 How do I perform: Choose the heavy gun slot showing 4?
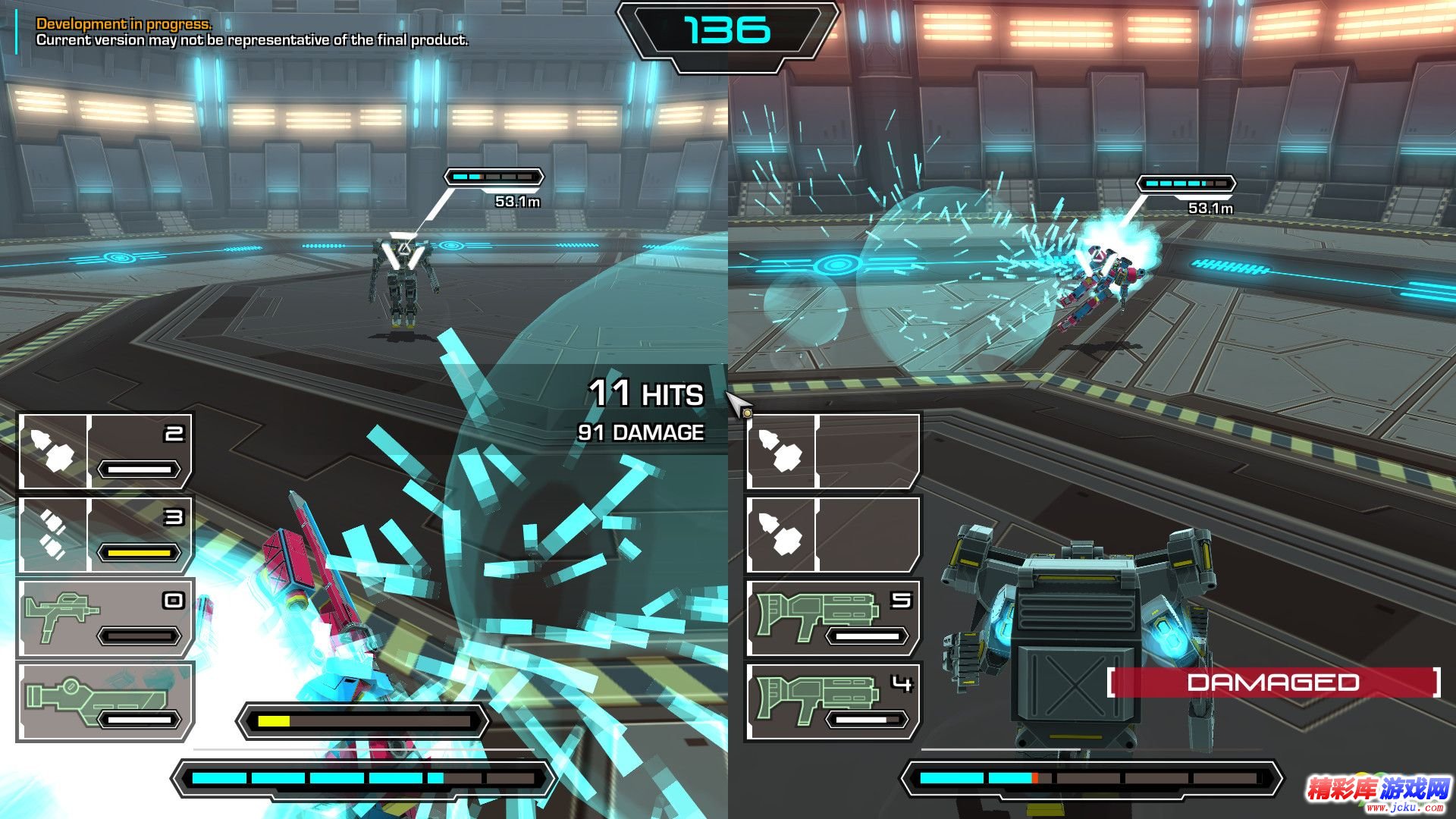click(x=833, y=701)
